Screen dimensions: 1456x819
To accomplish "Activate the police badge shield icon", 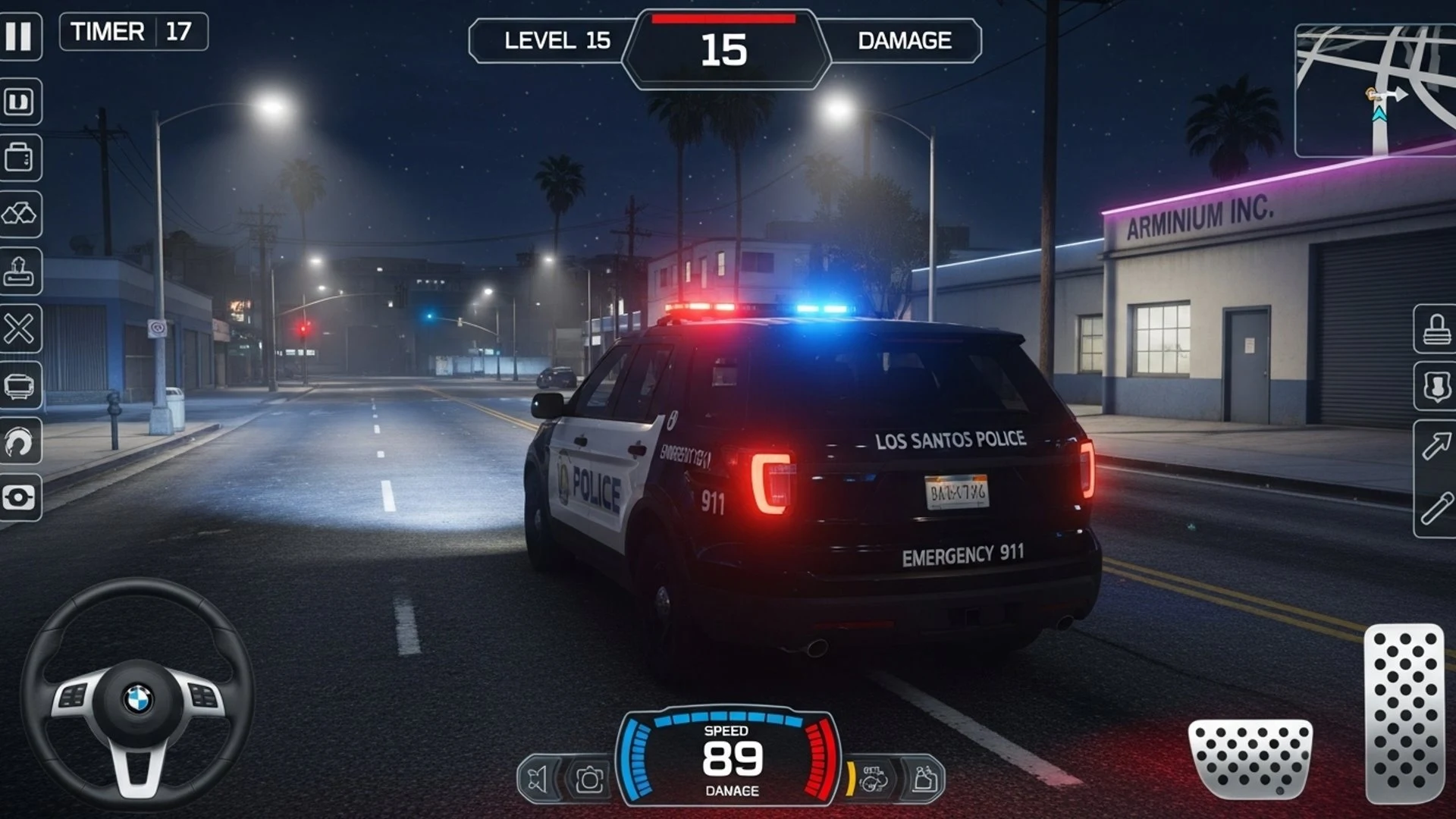I will point(1436,387).
